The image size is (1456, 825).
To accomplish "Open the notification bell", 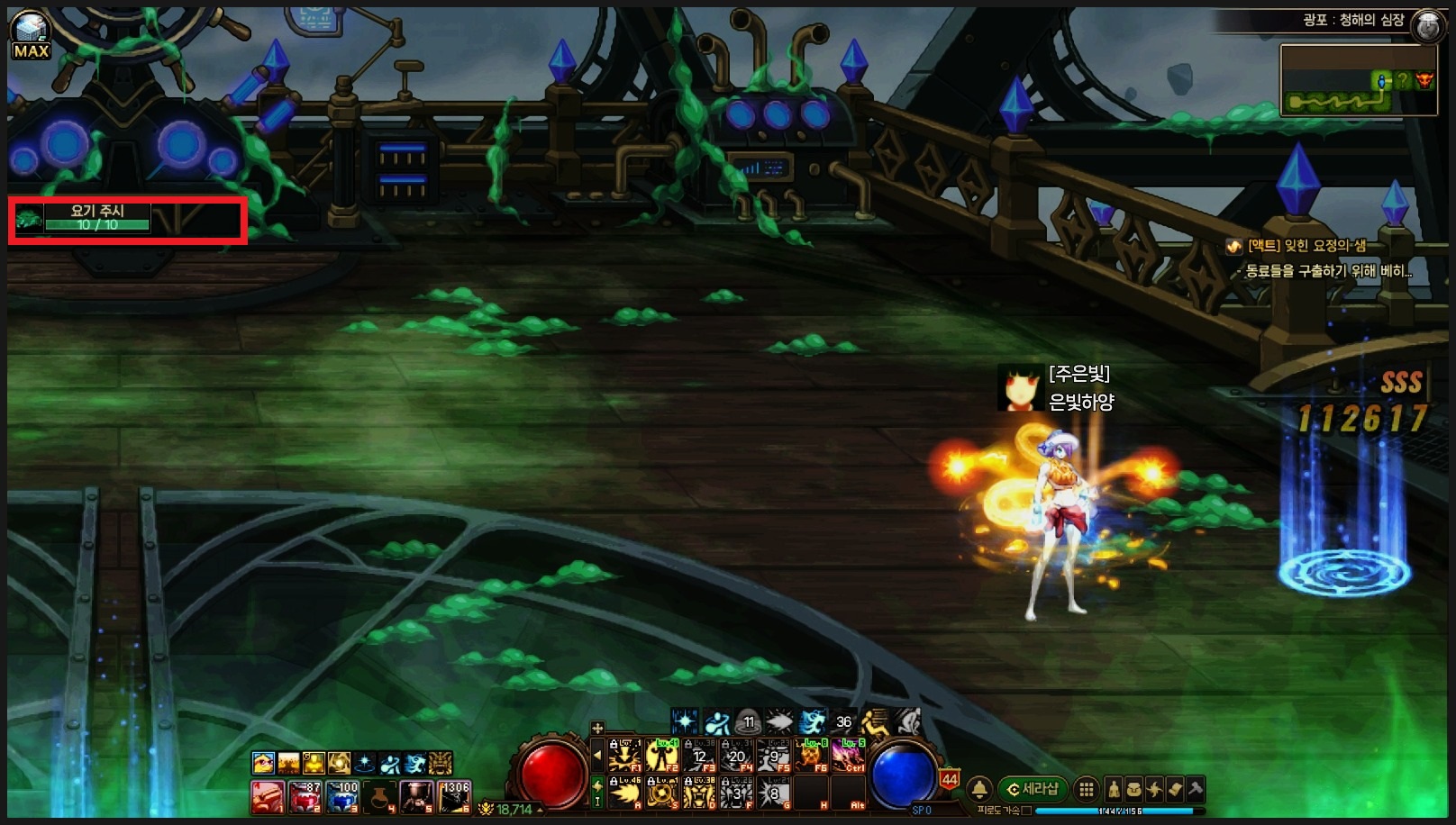I will click(x=979, y=790).
